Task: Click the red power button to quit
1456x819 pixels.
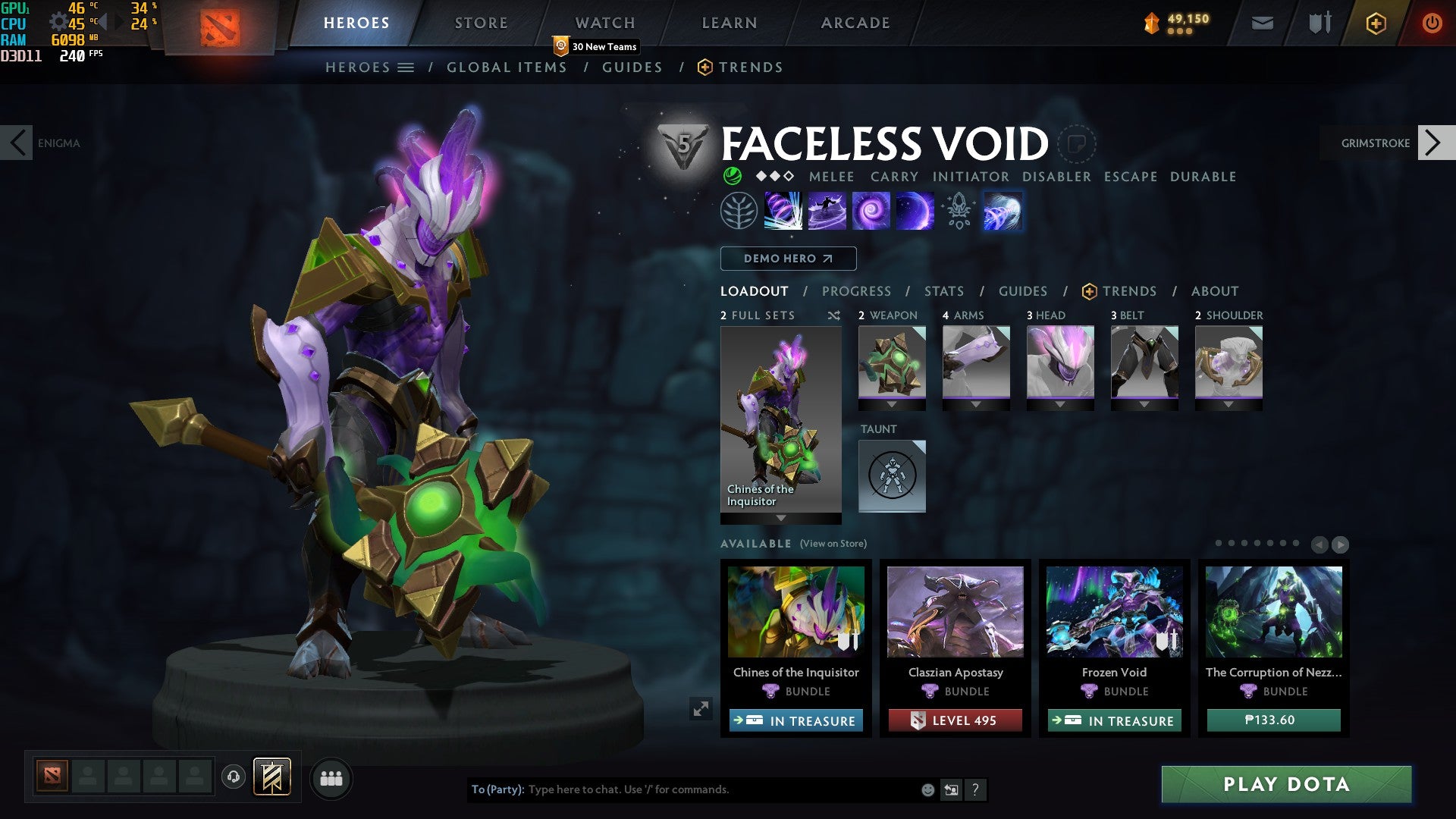Action: pyautogui.click(x=1432, y=23)
